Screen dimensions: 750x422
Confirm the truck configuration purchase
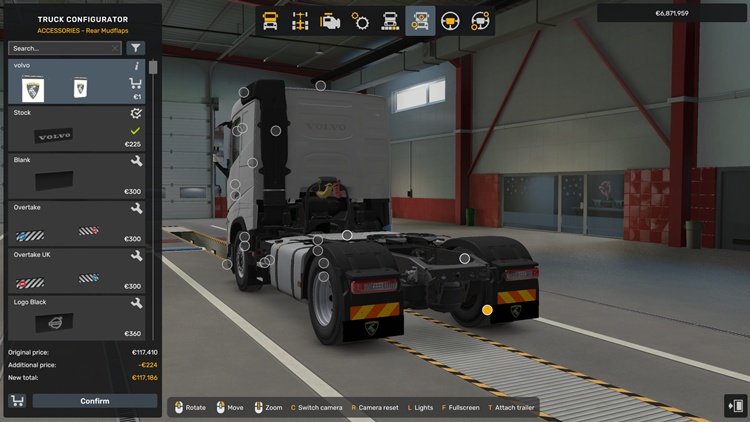95,401
